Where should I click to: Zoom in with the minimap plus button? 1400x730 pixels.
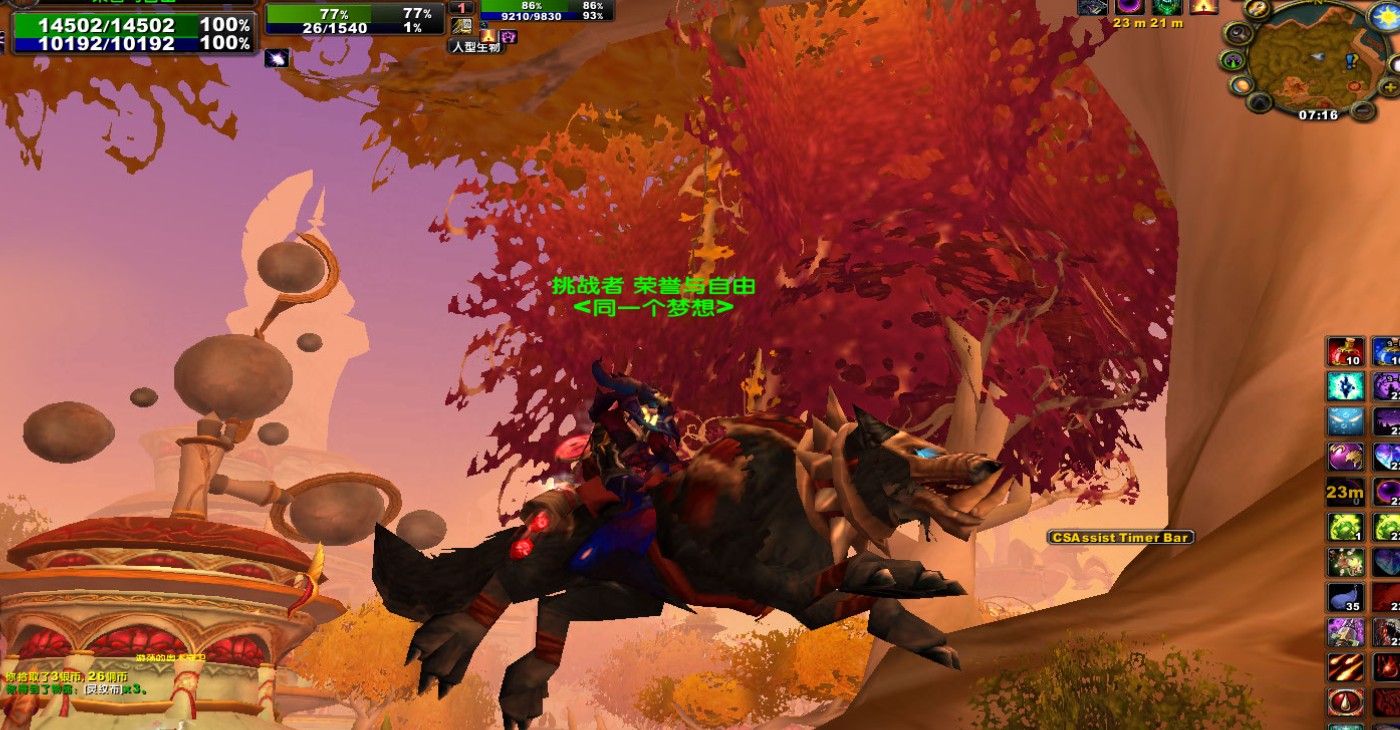coord(1390,88)
